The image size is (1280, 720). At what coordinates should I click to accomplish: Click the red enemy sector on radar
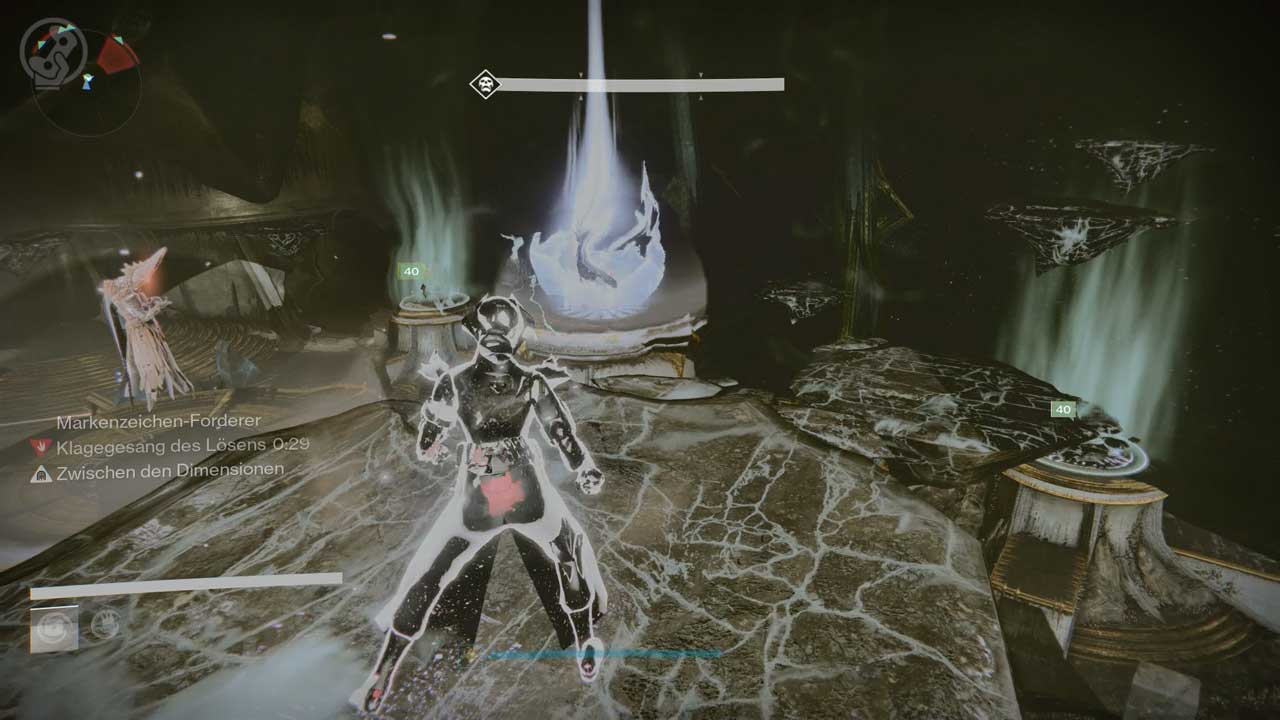click(x=117, y=54)
